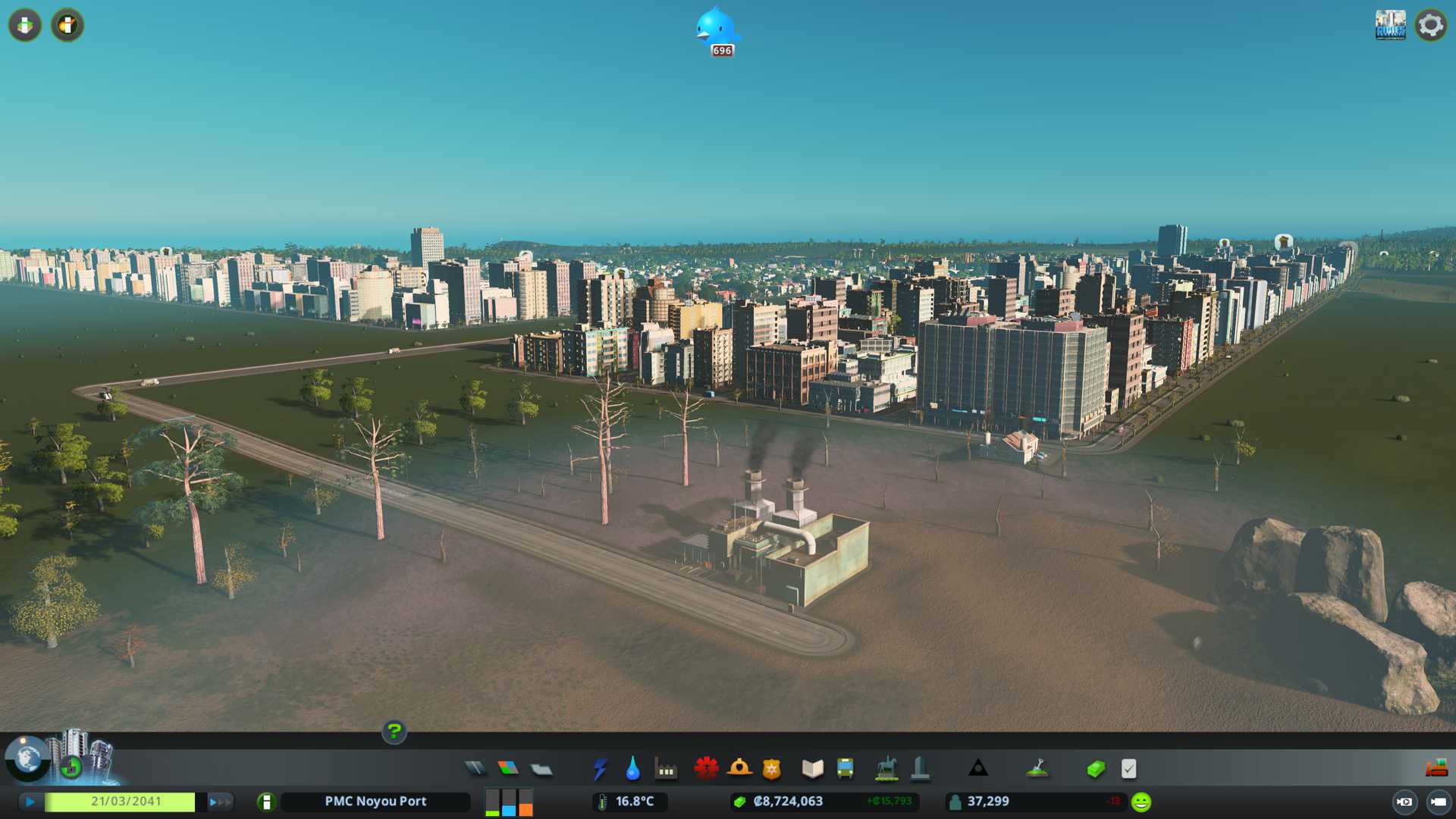Select the Electricity lightning bolt menu
1456x819 pixels.
click(600, 769)
